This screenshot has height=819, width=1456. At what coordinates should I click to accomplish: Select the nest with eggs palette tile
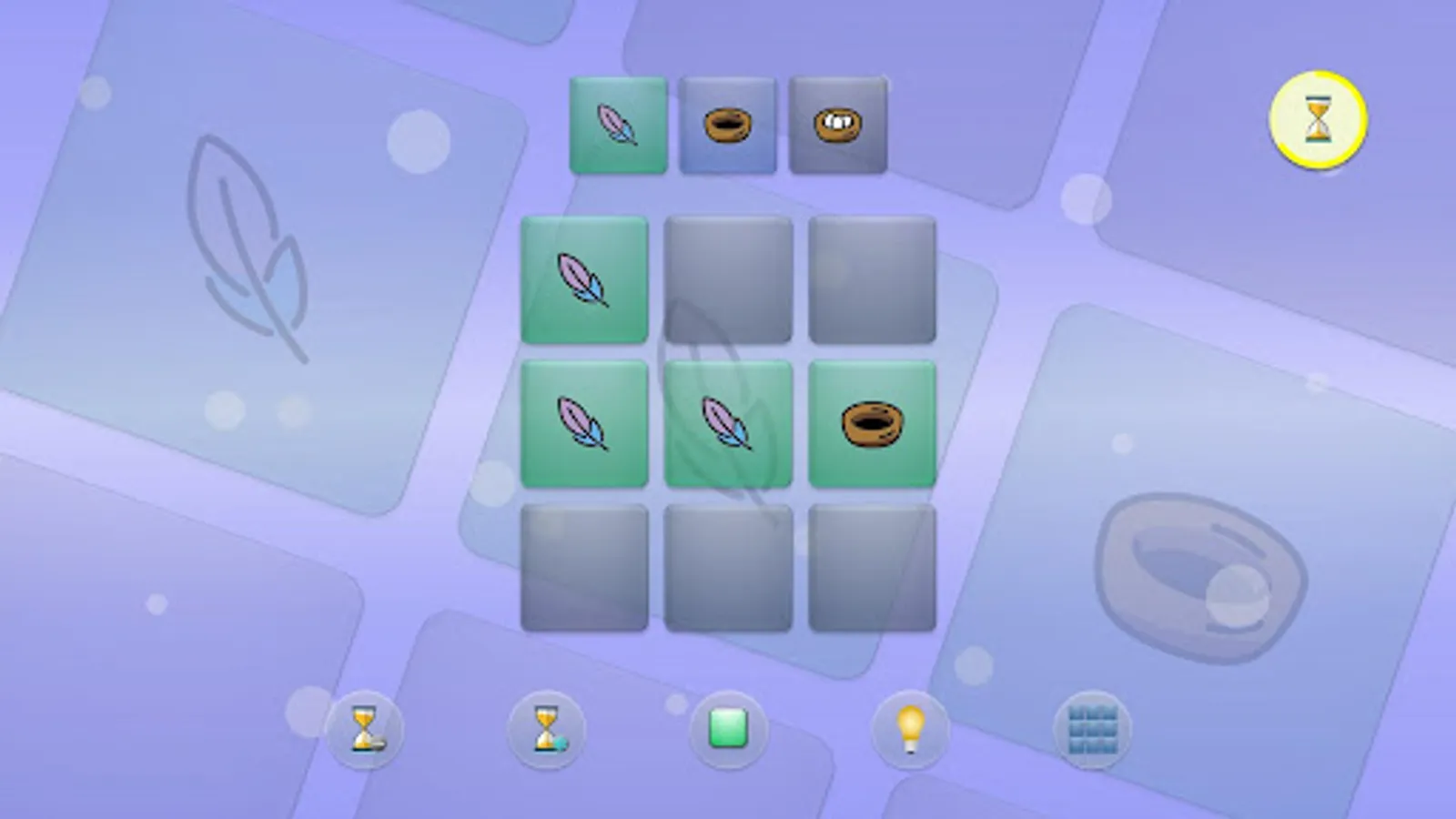click(838, 122)
